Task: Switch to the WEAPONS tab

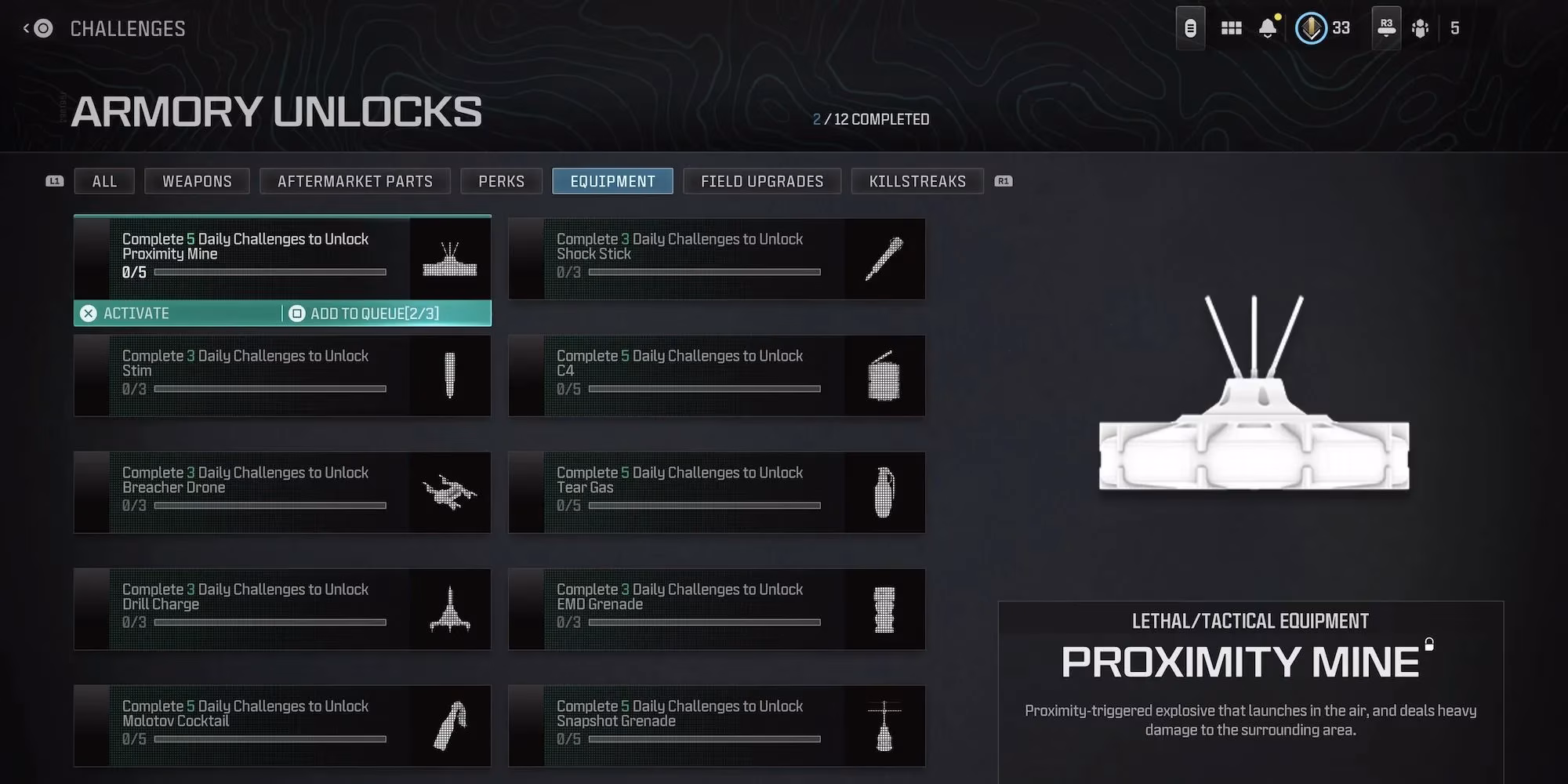Action: point(197,181)
